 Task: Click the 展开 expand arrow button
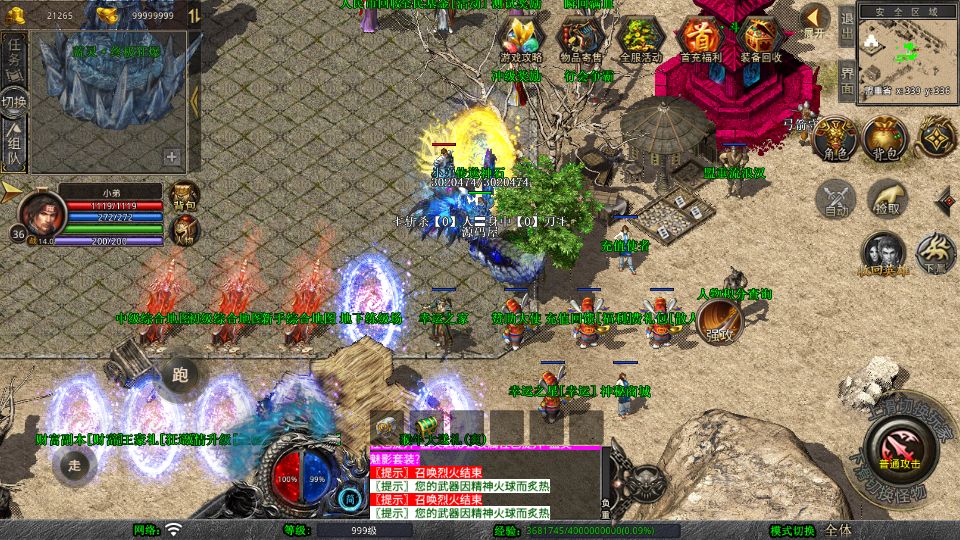816,20
